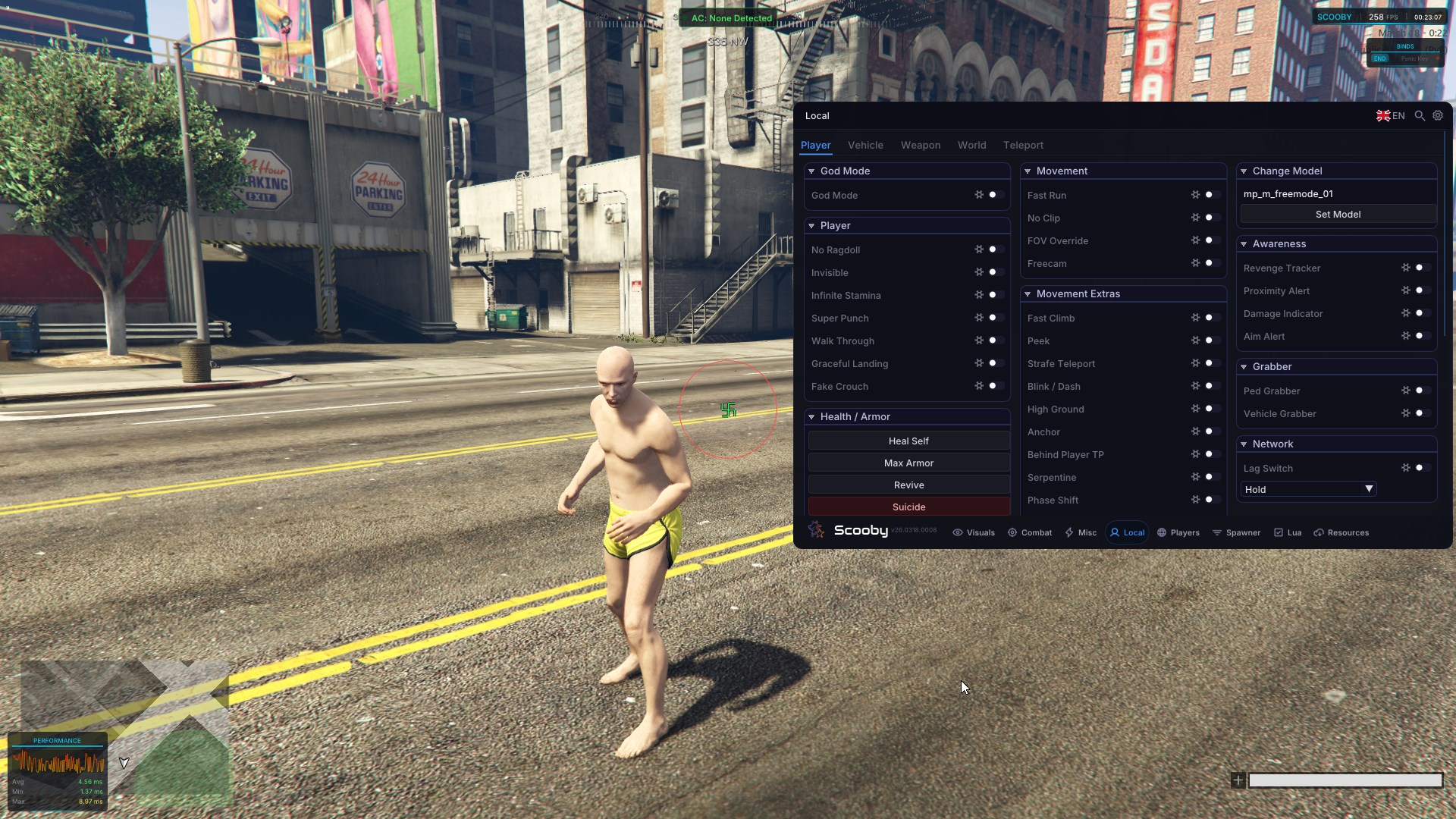Collapse the Movement Extras section
Viewport: 1456px width, 819px height.
[1028, 293]
